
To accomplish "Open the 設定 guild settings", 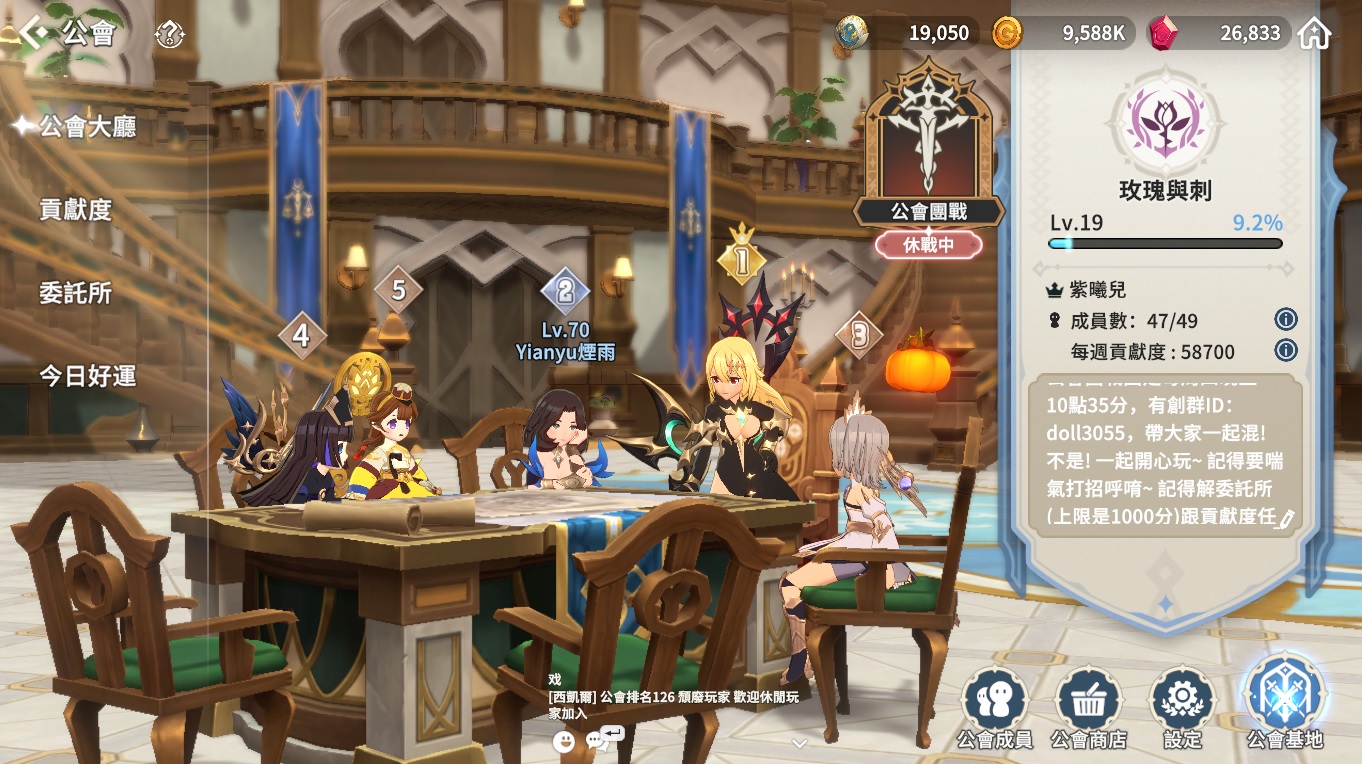I will tap(1182, 708).
